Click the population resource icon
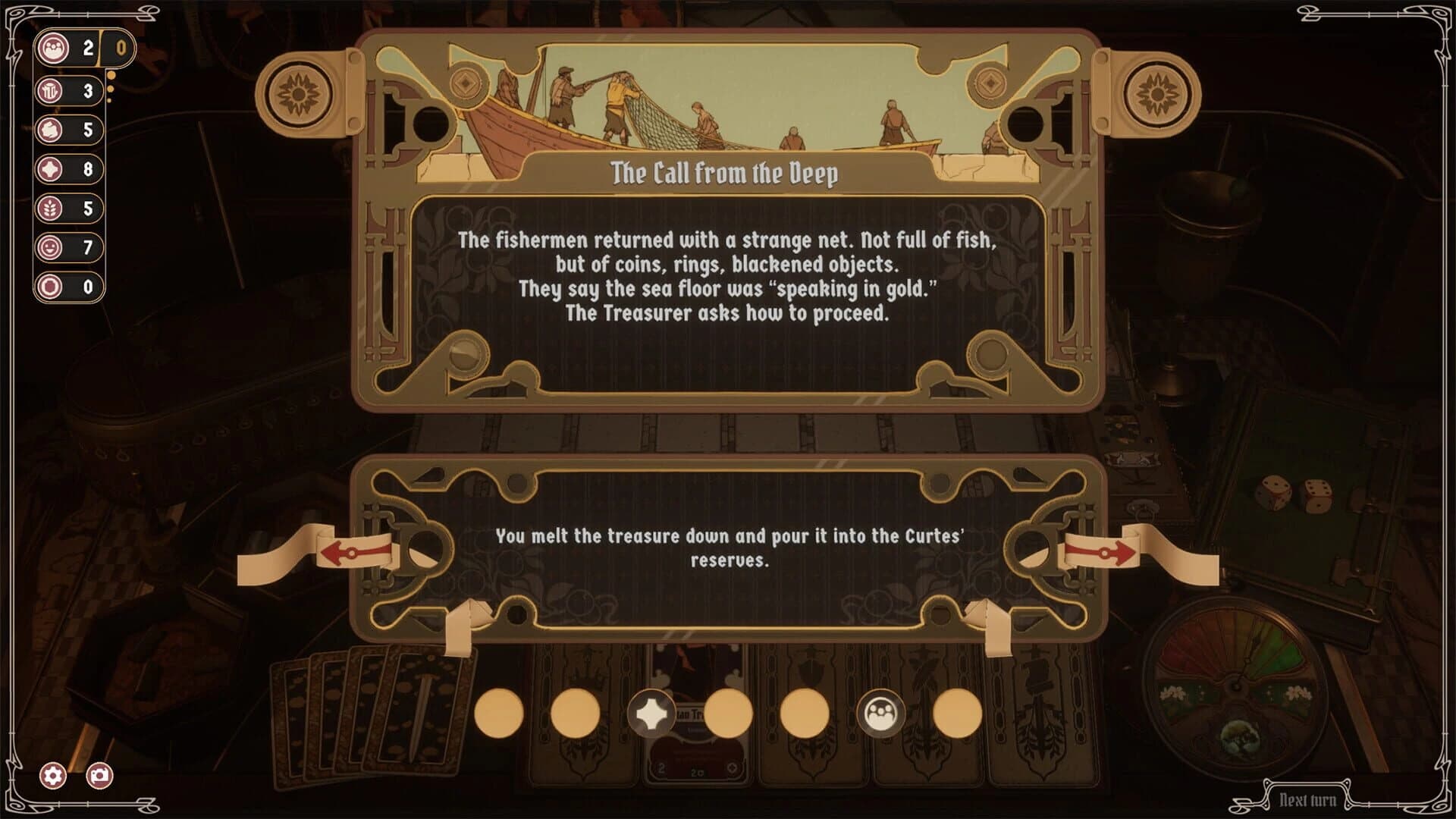Image resolution: width=1456 pixels, height=819 pixels. click(52, 47)
